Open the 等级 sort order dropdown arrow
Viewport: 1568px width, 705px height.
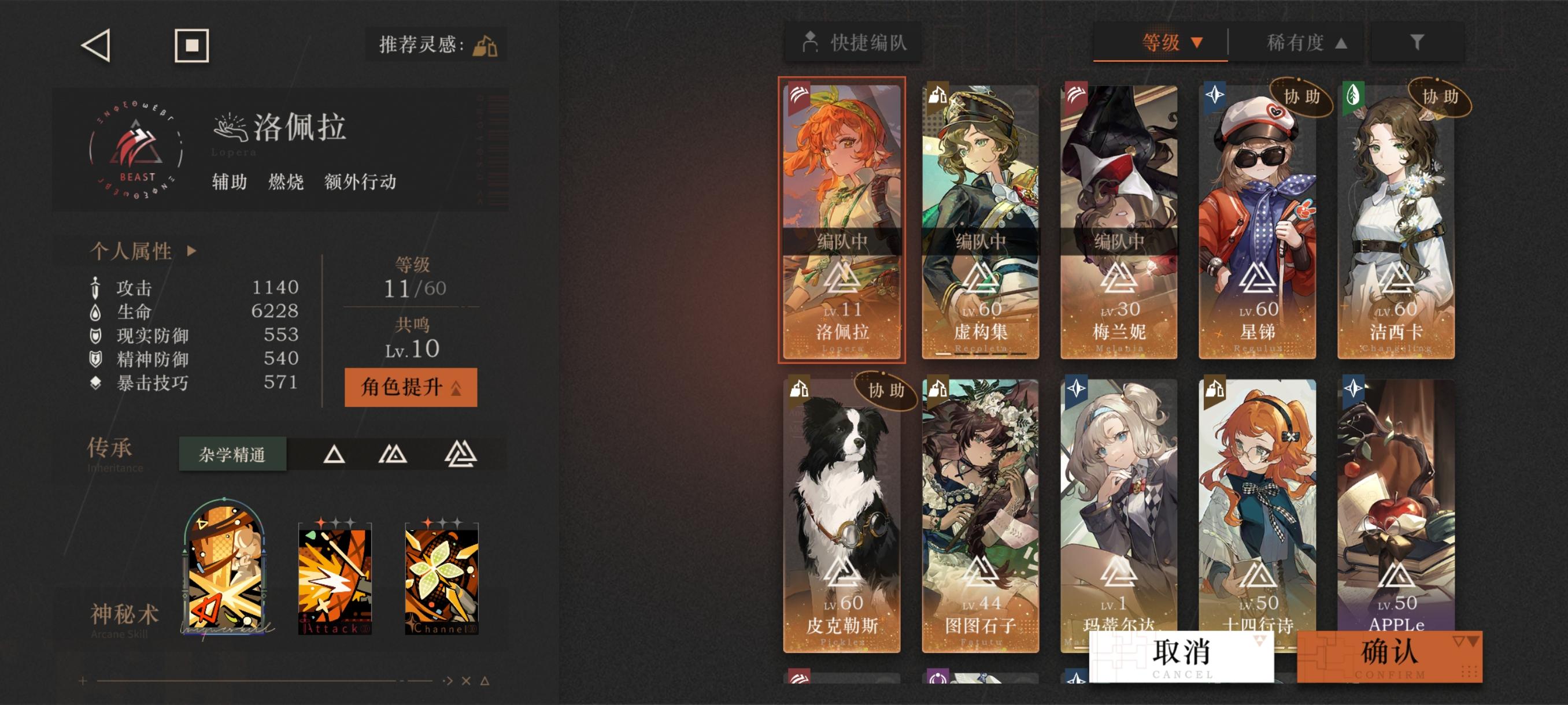tap(1197, 43)
